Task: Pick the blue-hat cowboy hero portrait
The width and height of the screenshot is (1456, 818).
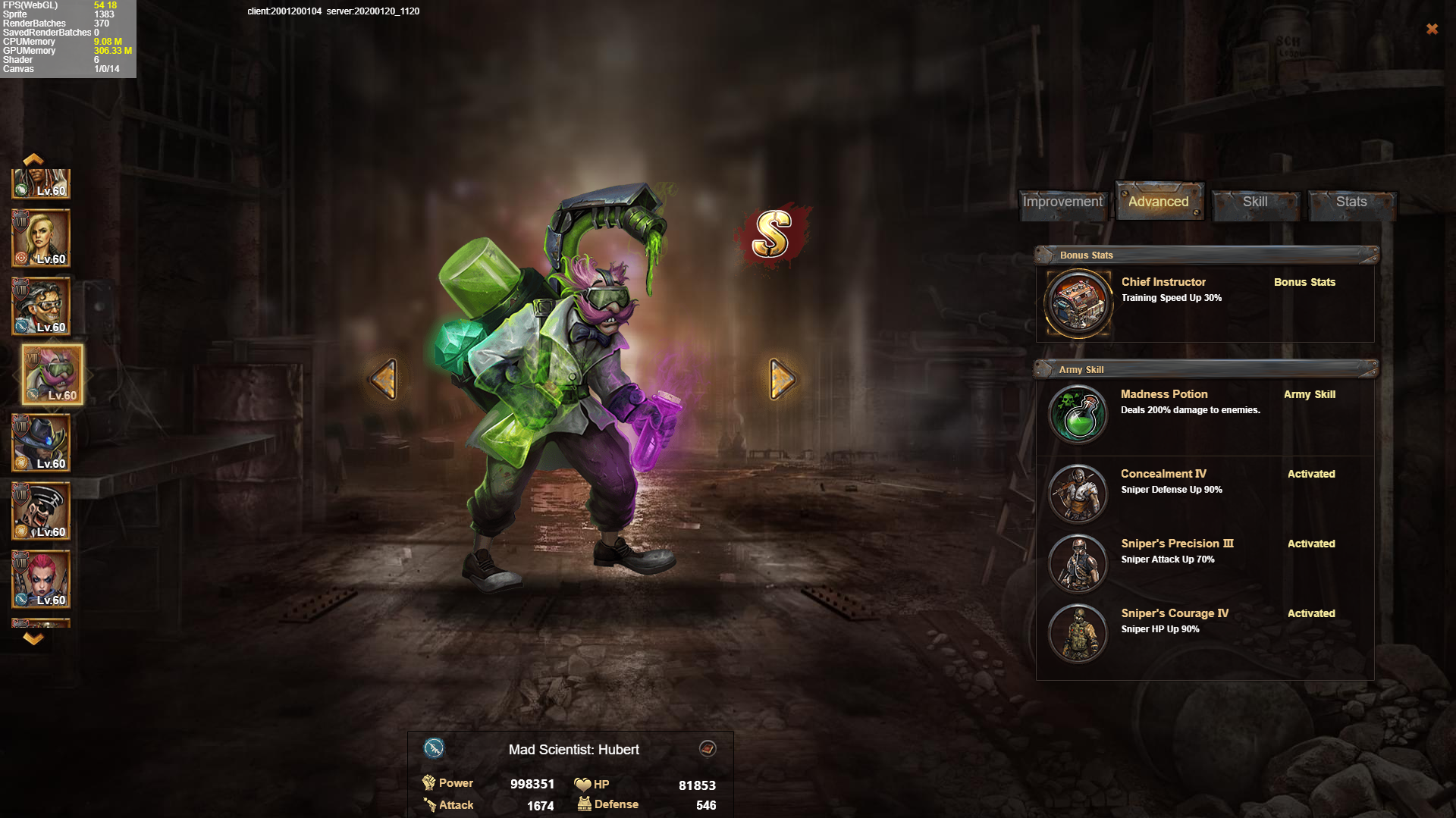Action: [x=41, y=443]
